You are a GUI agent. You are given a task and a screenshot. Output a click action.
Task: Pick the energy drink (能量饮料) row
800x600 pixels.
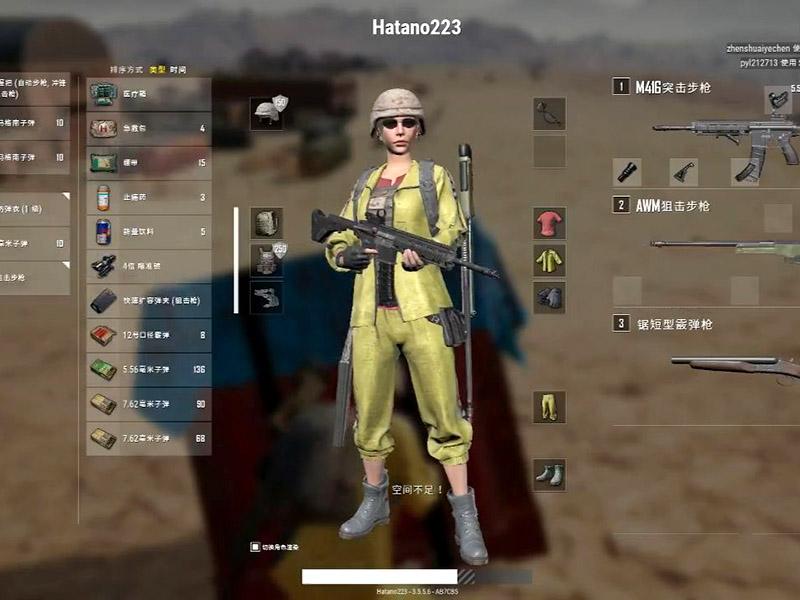pos(148,231)
